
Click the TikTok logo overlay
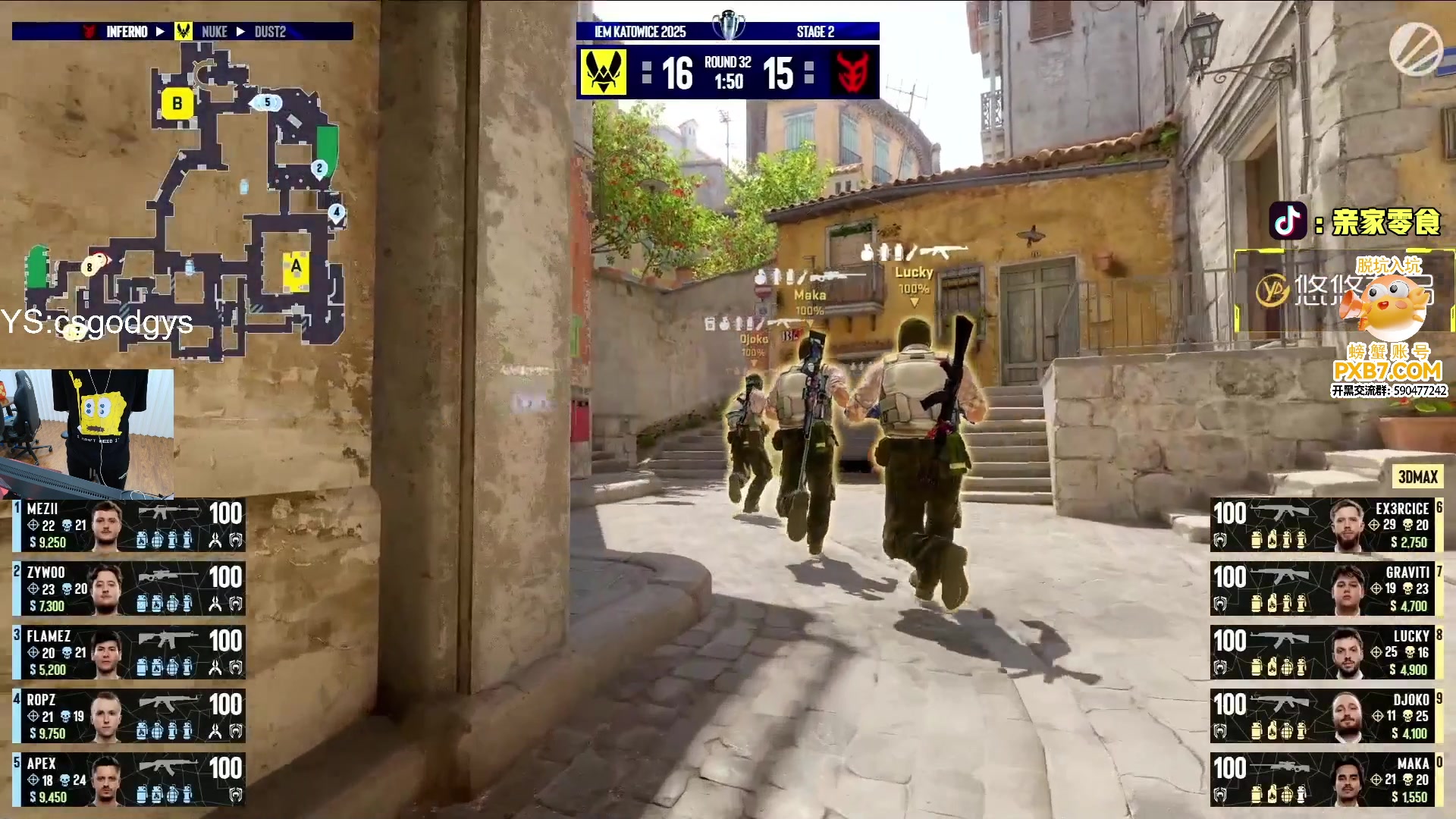tap(1288, 221)
